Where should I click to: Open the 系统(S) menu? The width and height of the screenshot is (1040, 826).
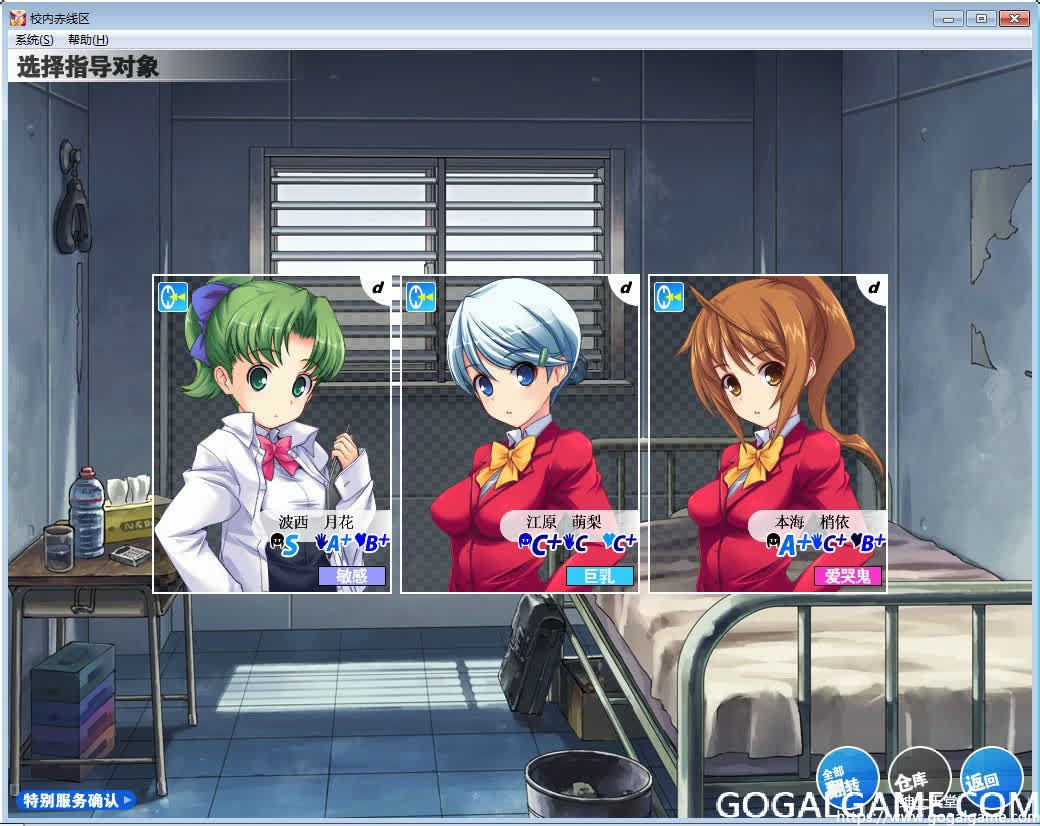tap(35, 40)
